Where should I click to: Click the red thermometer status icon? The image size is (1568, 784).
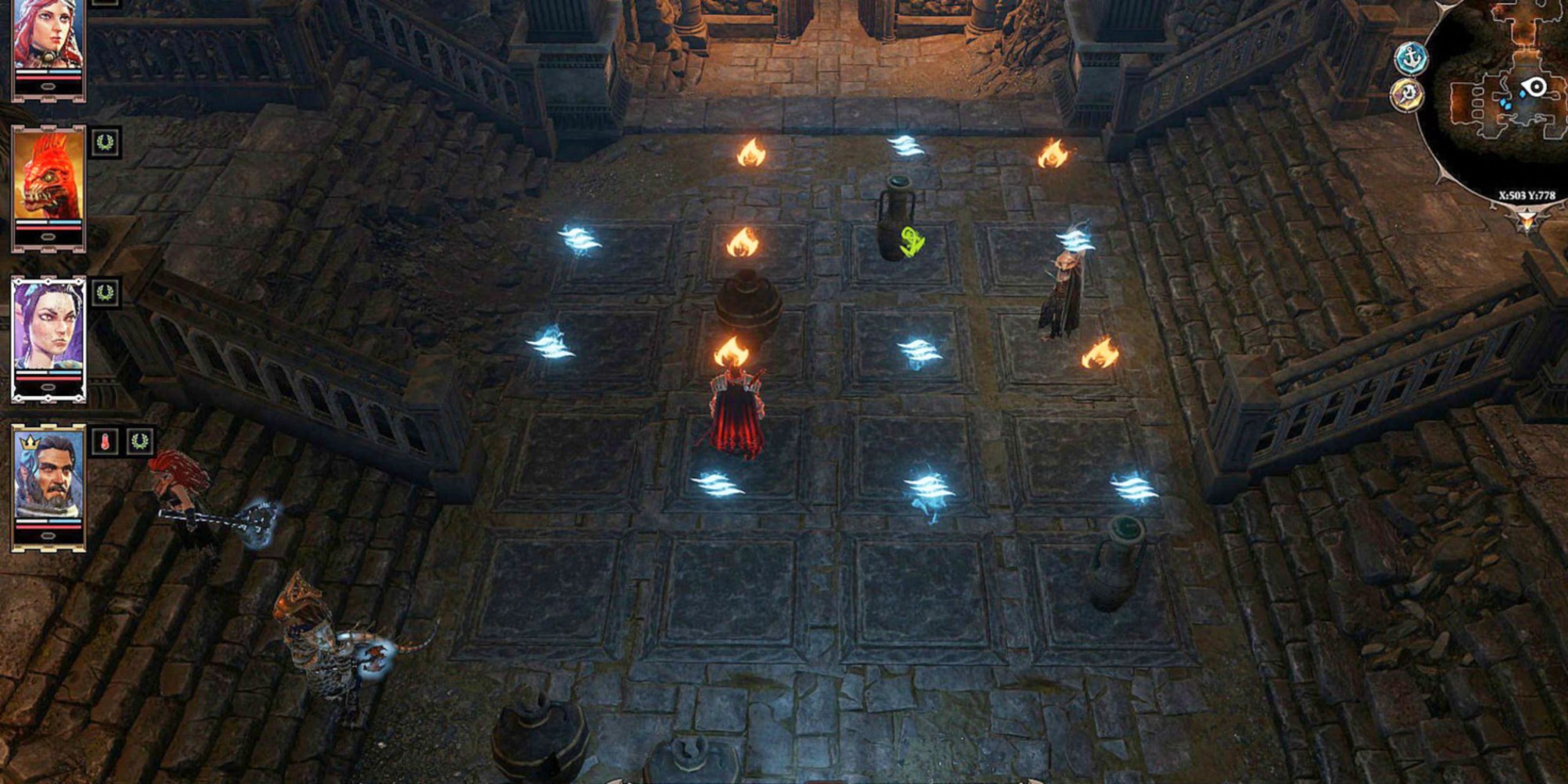[x=105, y=442]
